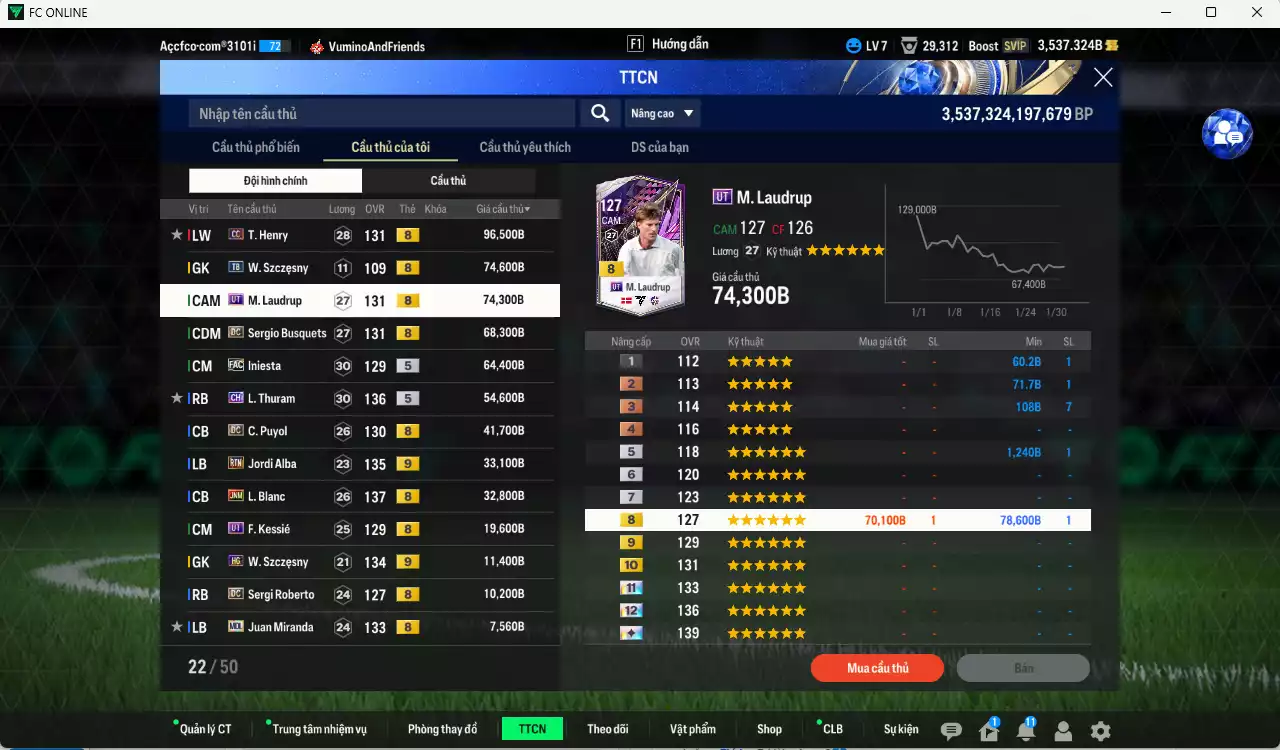Click the player name search input field
Viewport: 1280px width, 750px height.
pos(380,112)
